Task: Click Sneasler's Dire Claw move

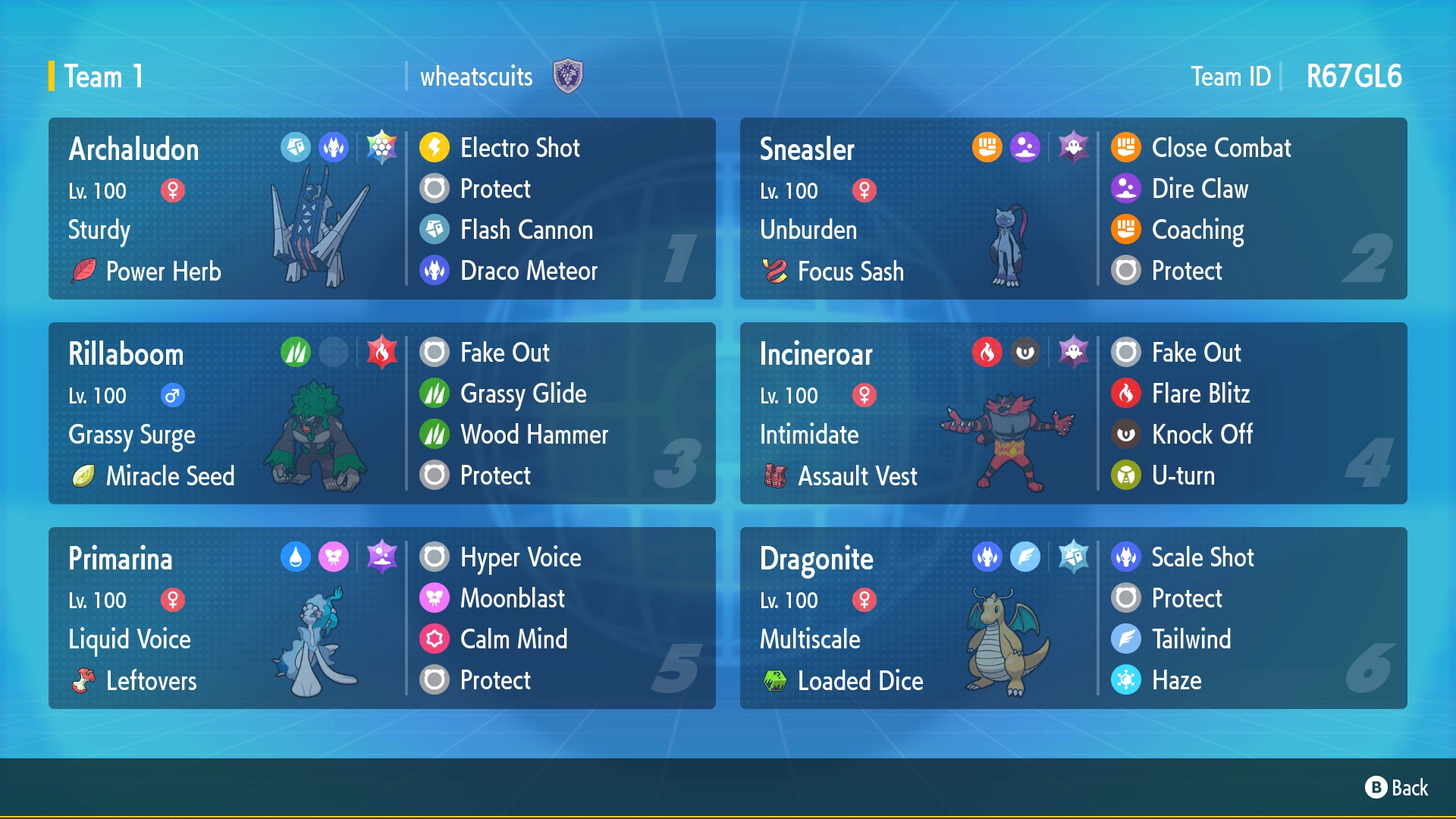Action: point(1199,189)
